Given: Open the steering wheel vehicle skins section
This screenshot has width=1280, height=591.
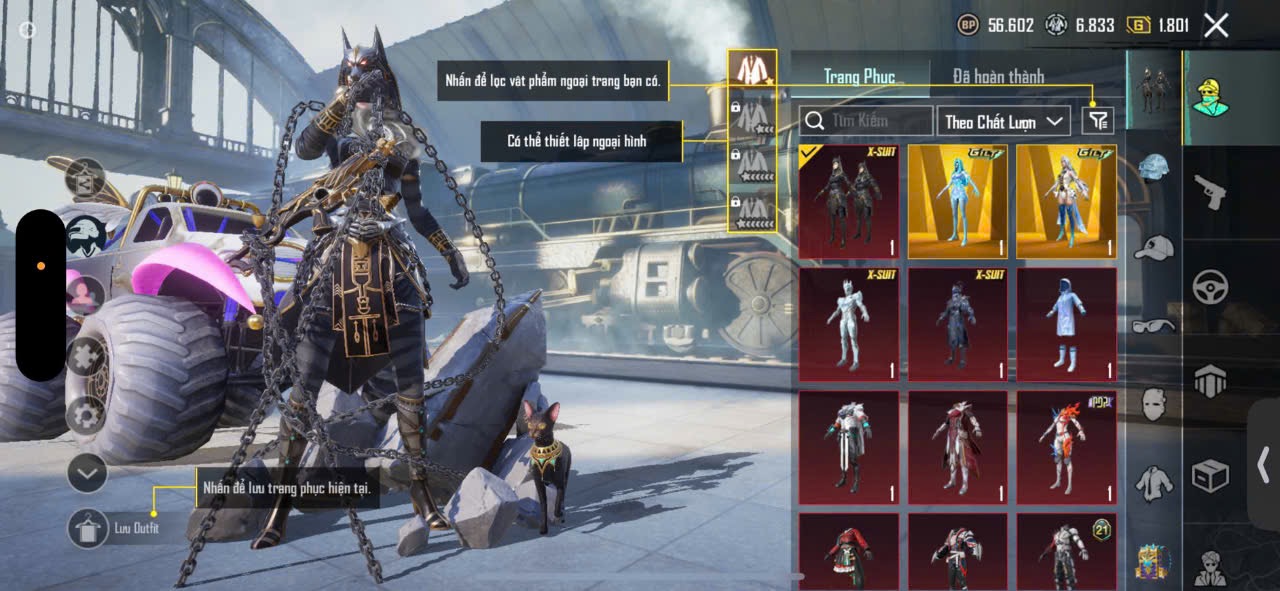Looking at the screenshot, I should 1210,287.
